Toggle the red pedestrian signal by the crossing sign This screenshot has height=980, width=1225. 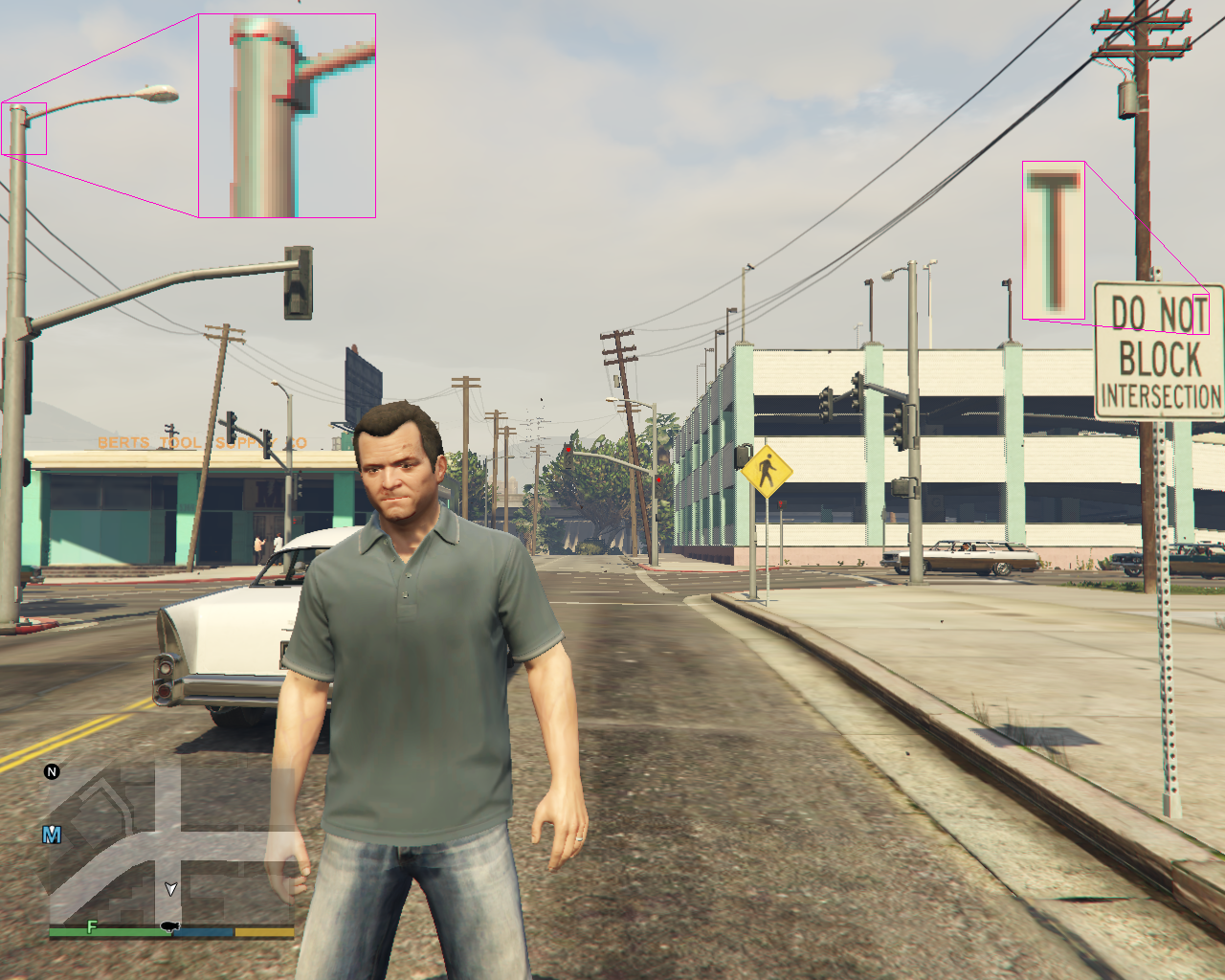click(781, 504)
